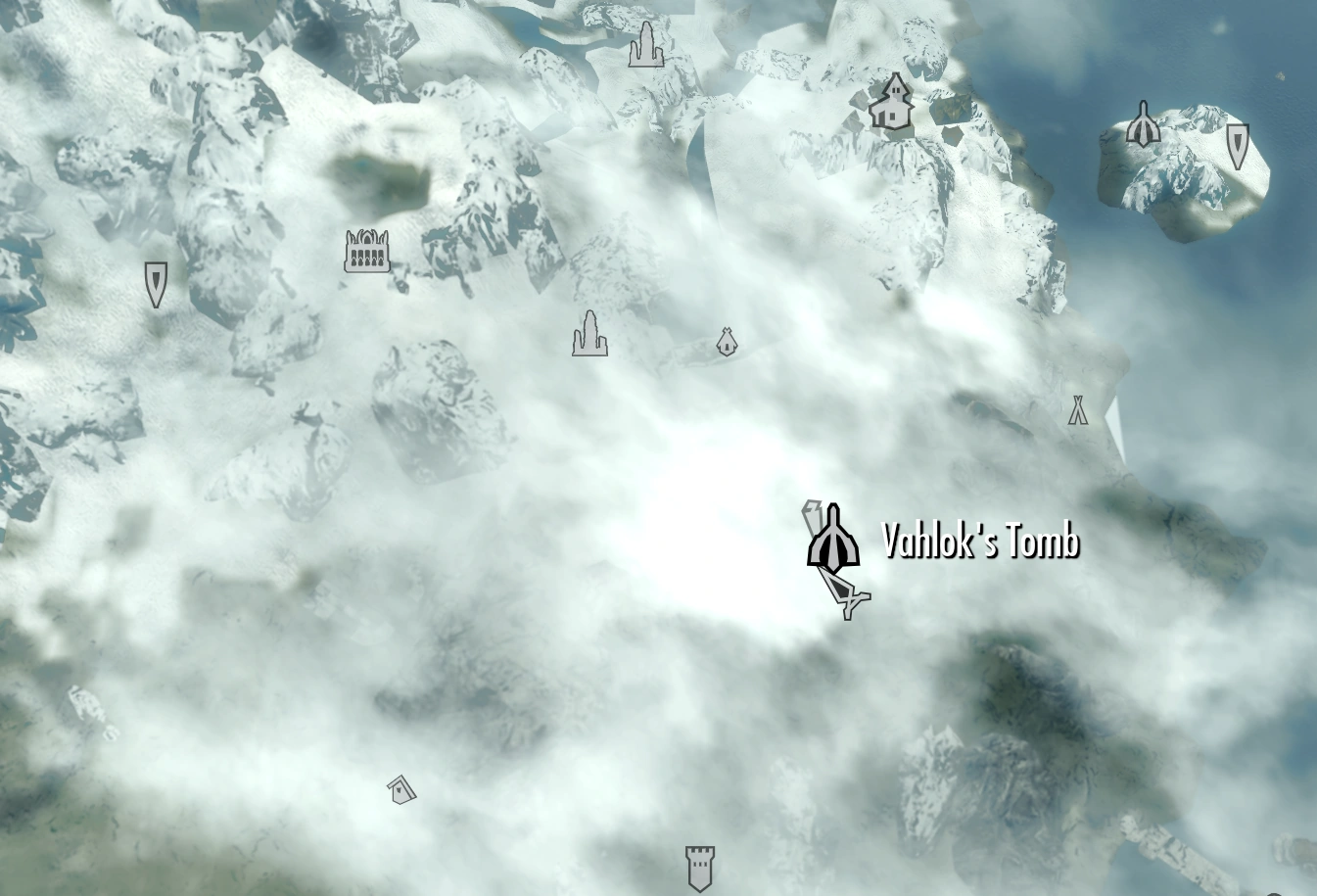This screenshot has width=1317, height=896.
Task: Select the farmhouse marker near the bottom left
Action: (x=400, y=789)
